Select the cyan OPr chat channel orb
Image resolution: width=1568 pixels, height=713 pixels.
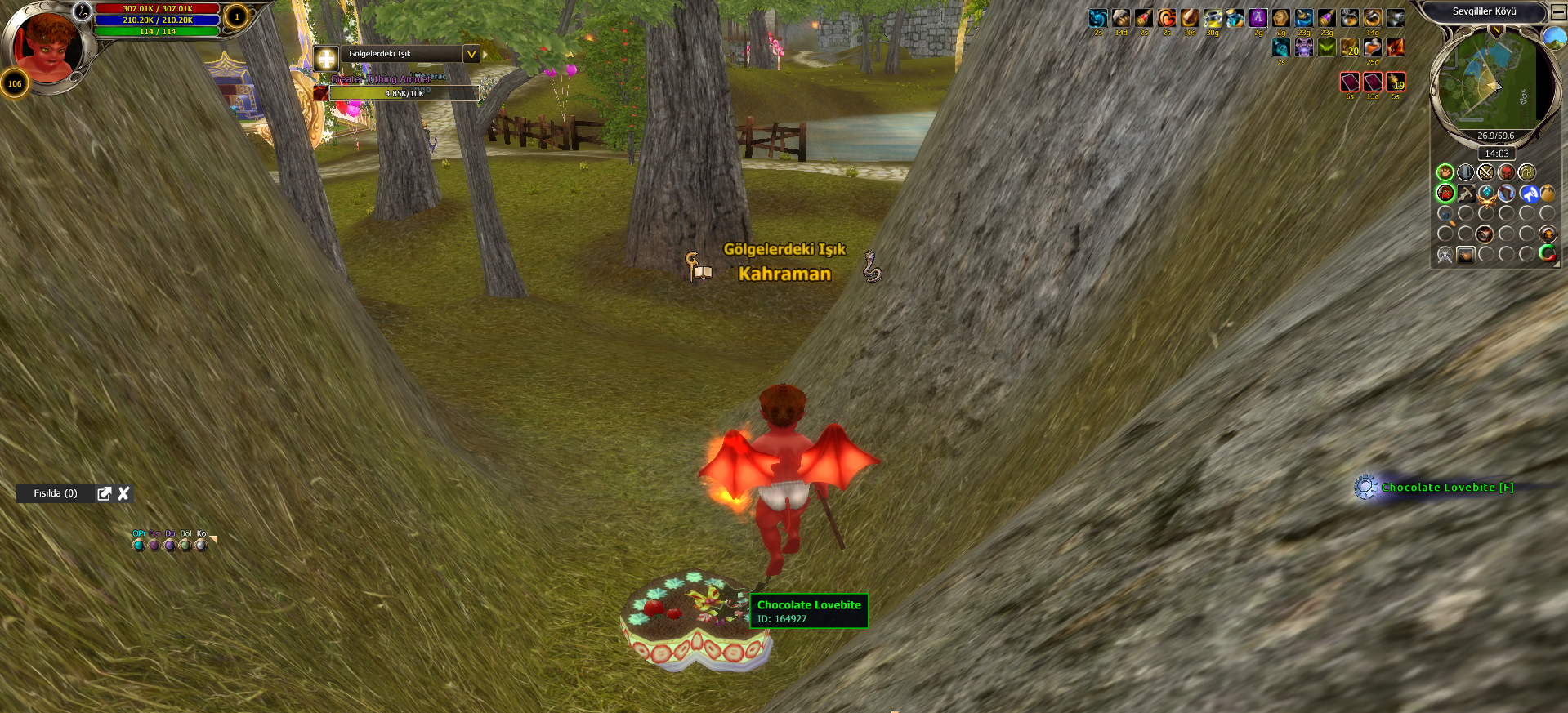click(x=138, y=545)
